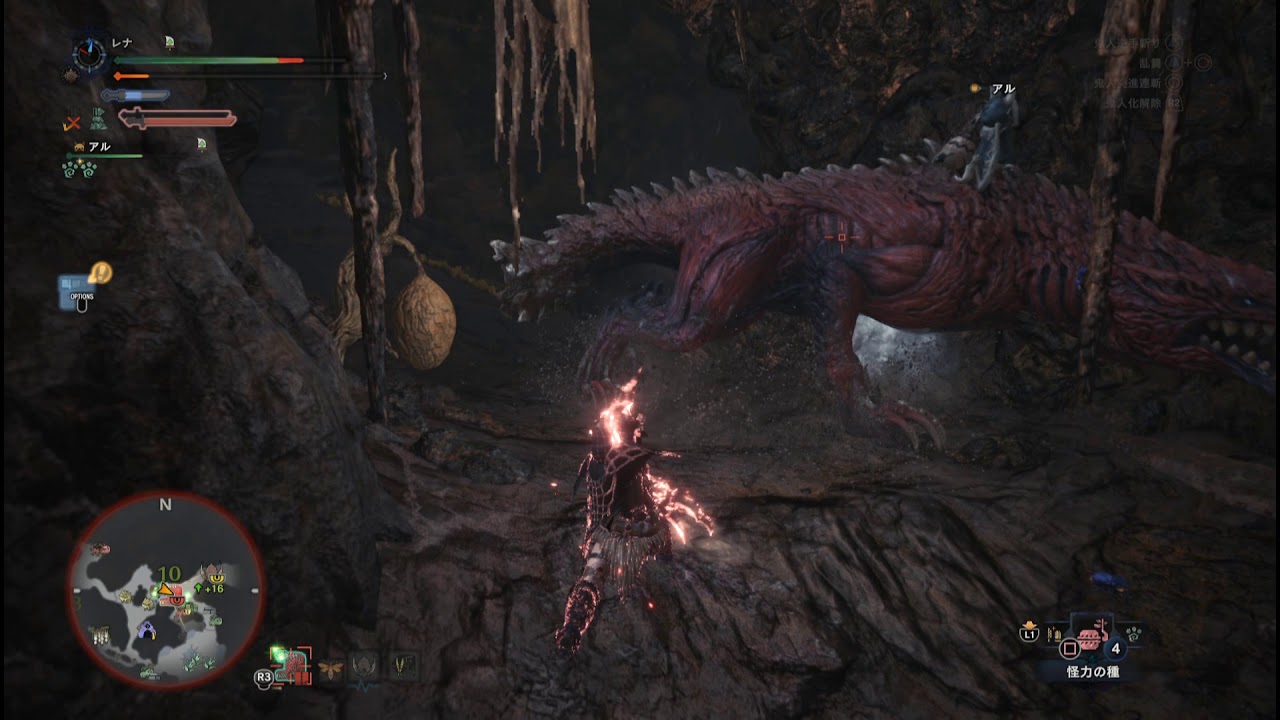Select the greyed-out horned monster icon

click(365, 666)
